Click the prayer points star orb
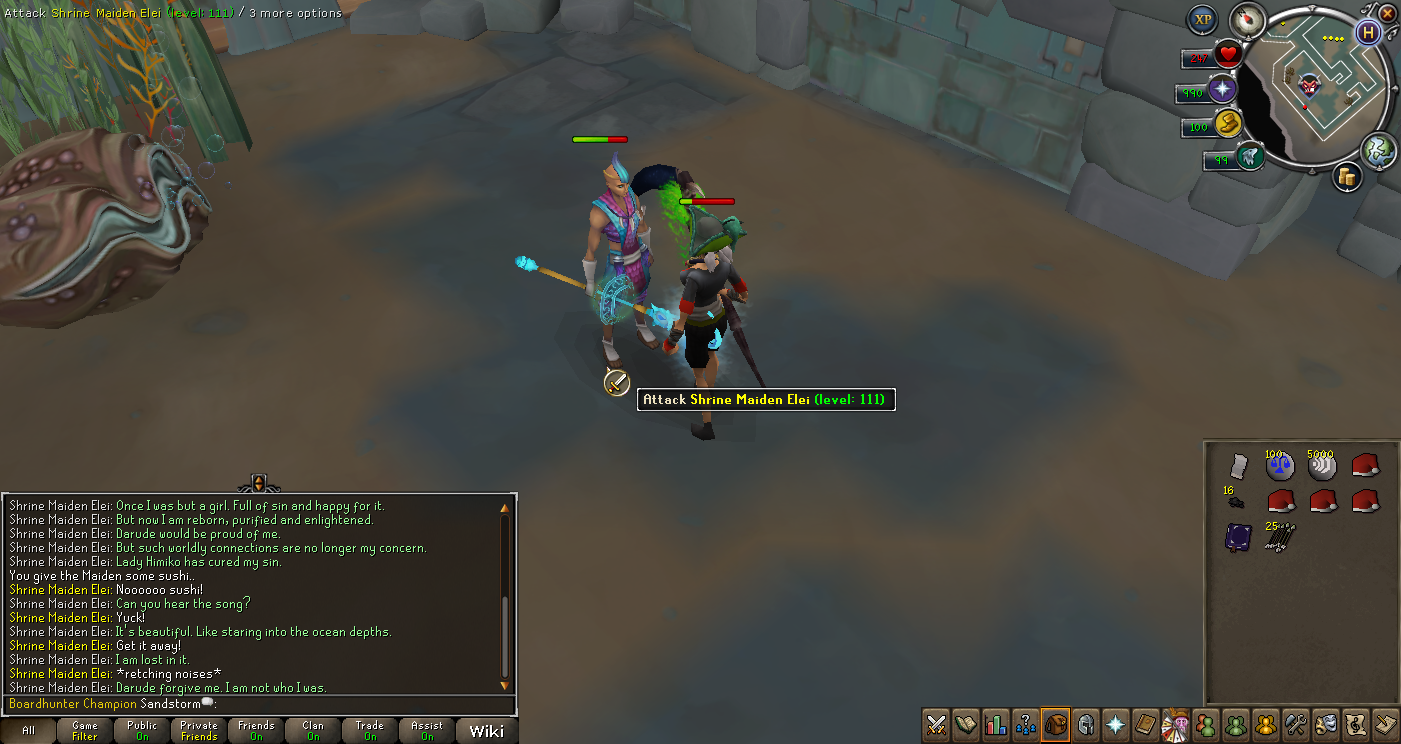Viewport: 1401px width, 744px height. [1222, 90]
